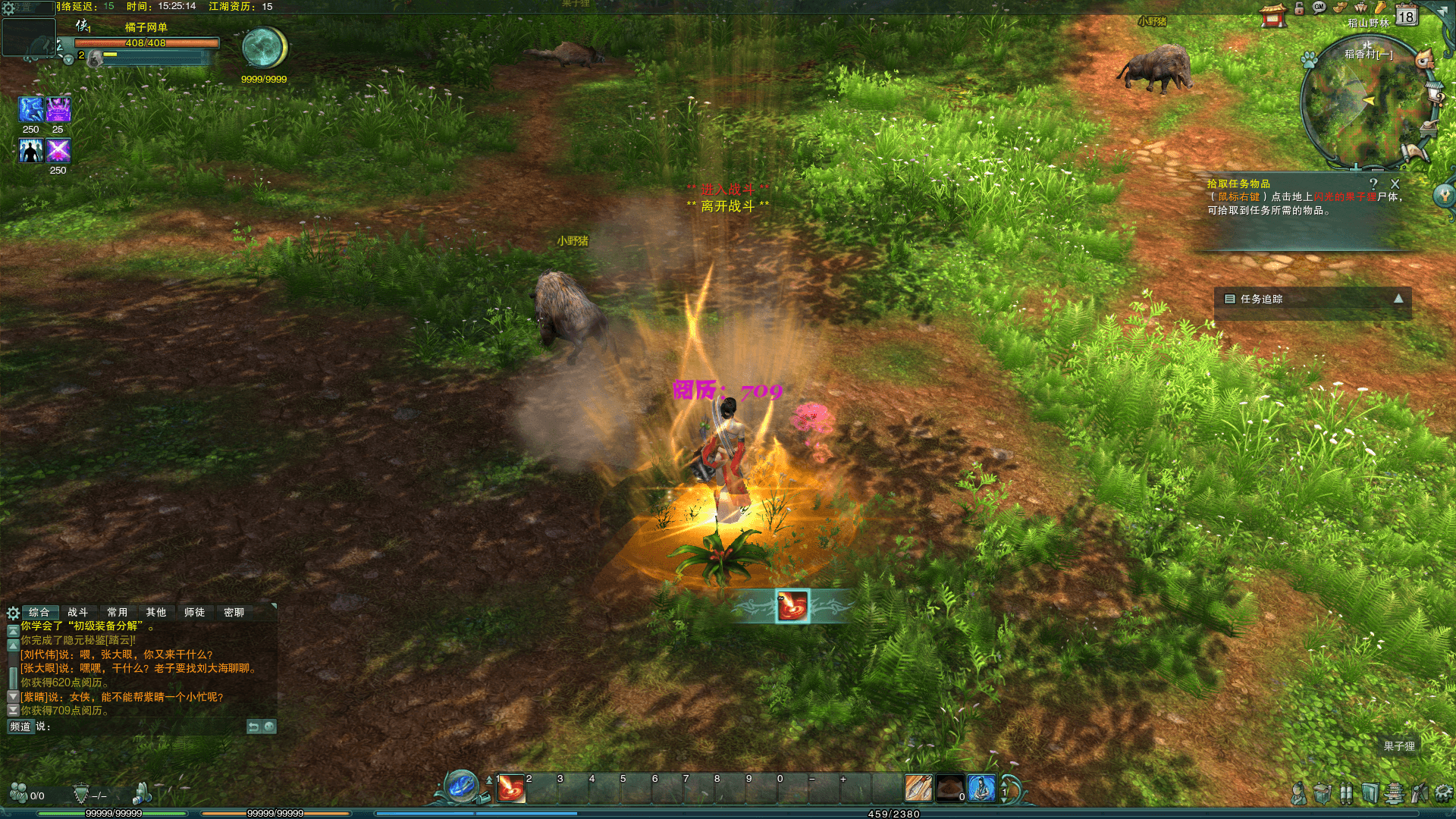Viewport: 1456px width, 819px height.
Task: Open the chat emoji face button
Action: pos(269,726)
